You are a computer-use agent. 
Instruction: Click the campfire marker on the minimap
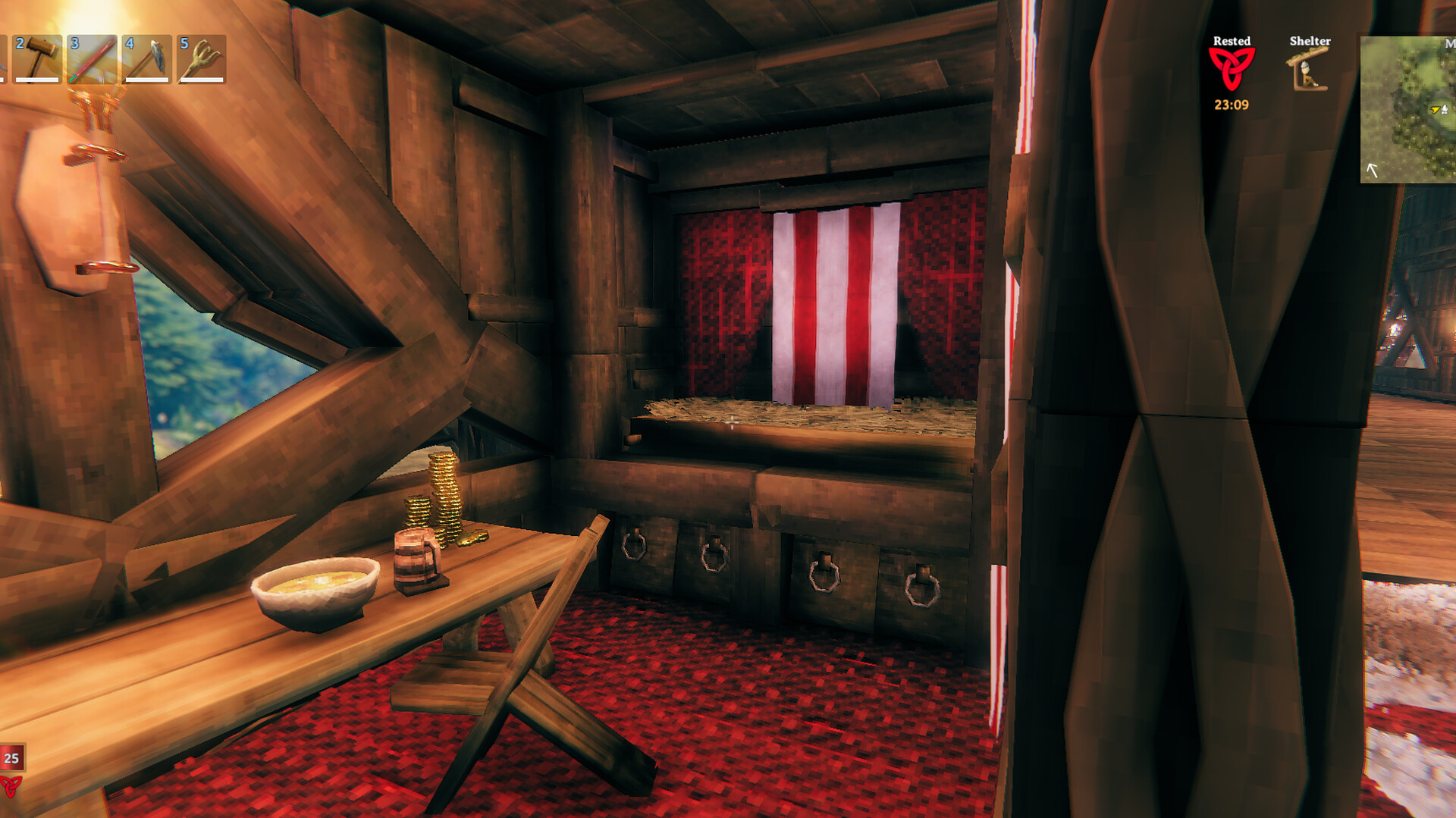[1445, 110]
